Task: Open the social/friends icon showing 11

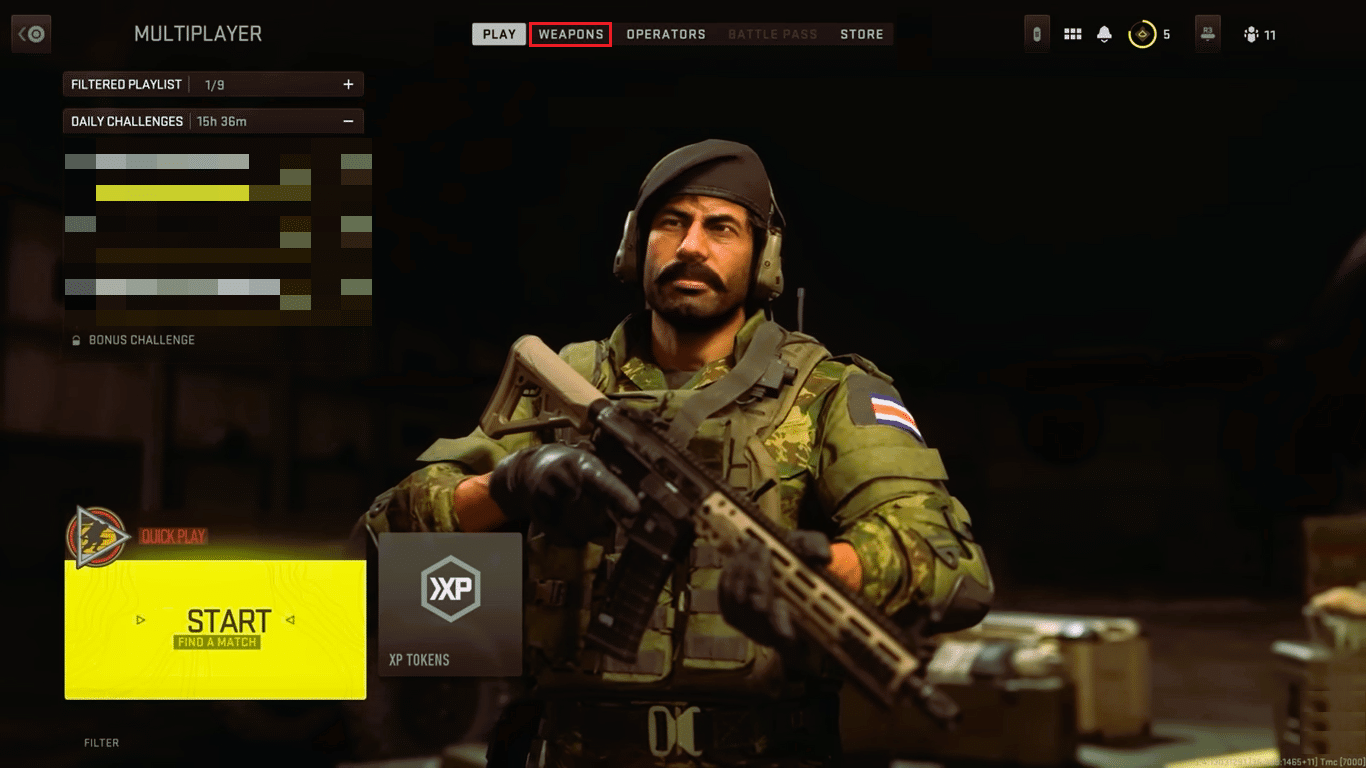Action: point(1253,34)
